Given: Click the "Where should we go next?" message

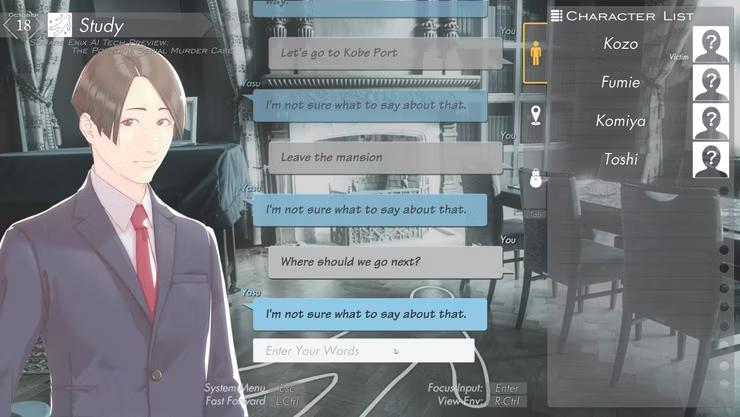Looking at the screenshot, I should click(x=385, y=262).
